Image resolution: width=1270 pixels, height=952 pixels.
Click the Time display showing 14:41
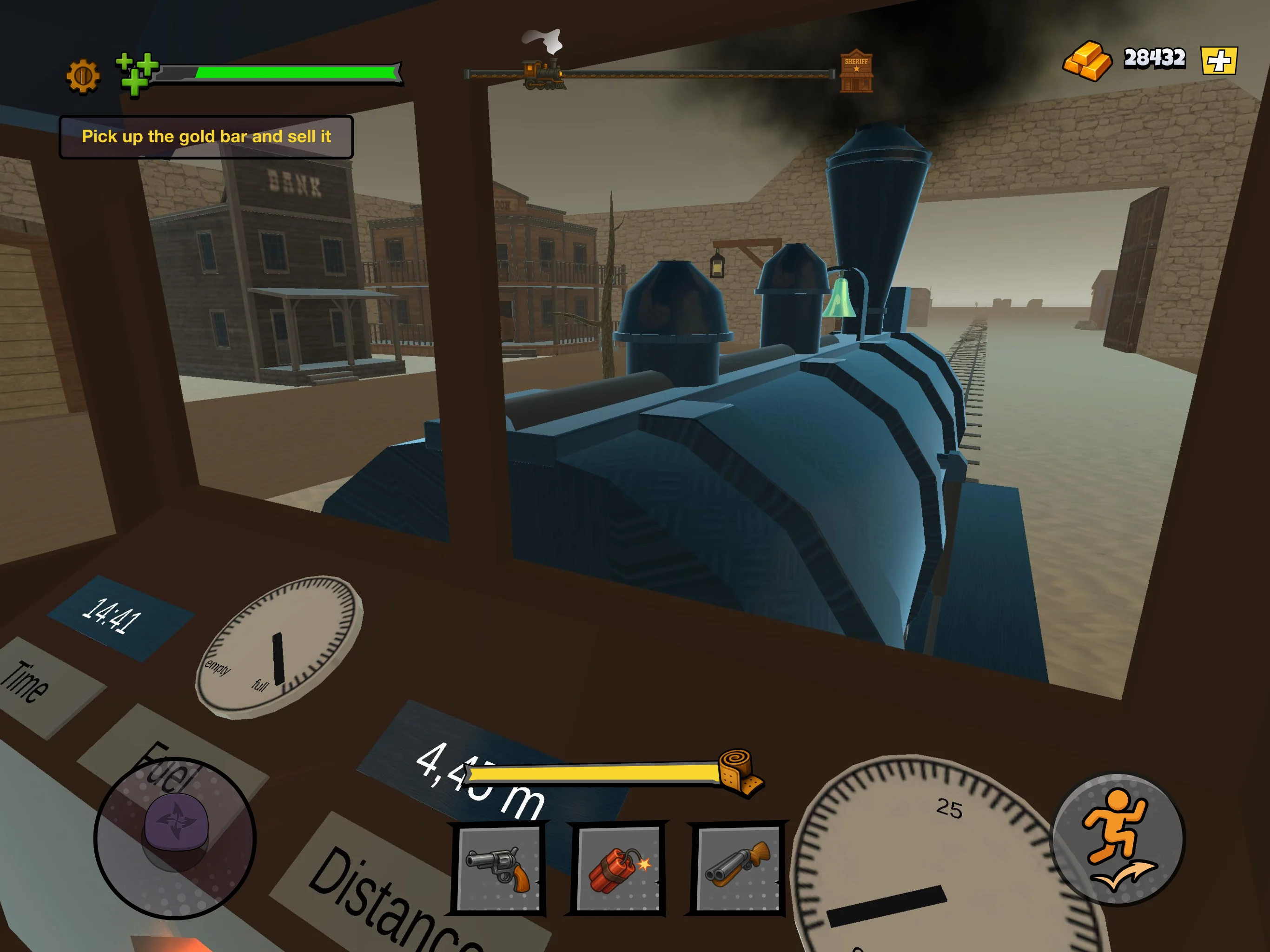114,612
